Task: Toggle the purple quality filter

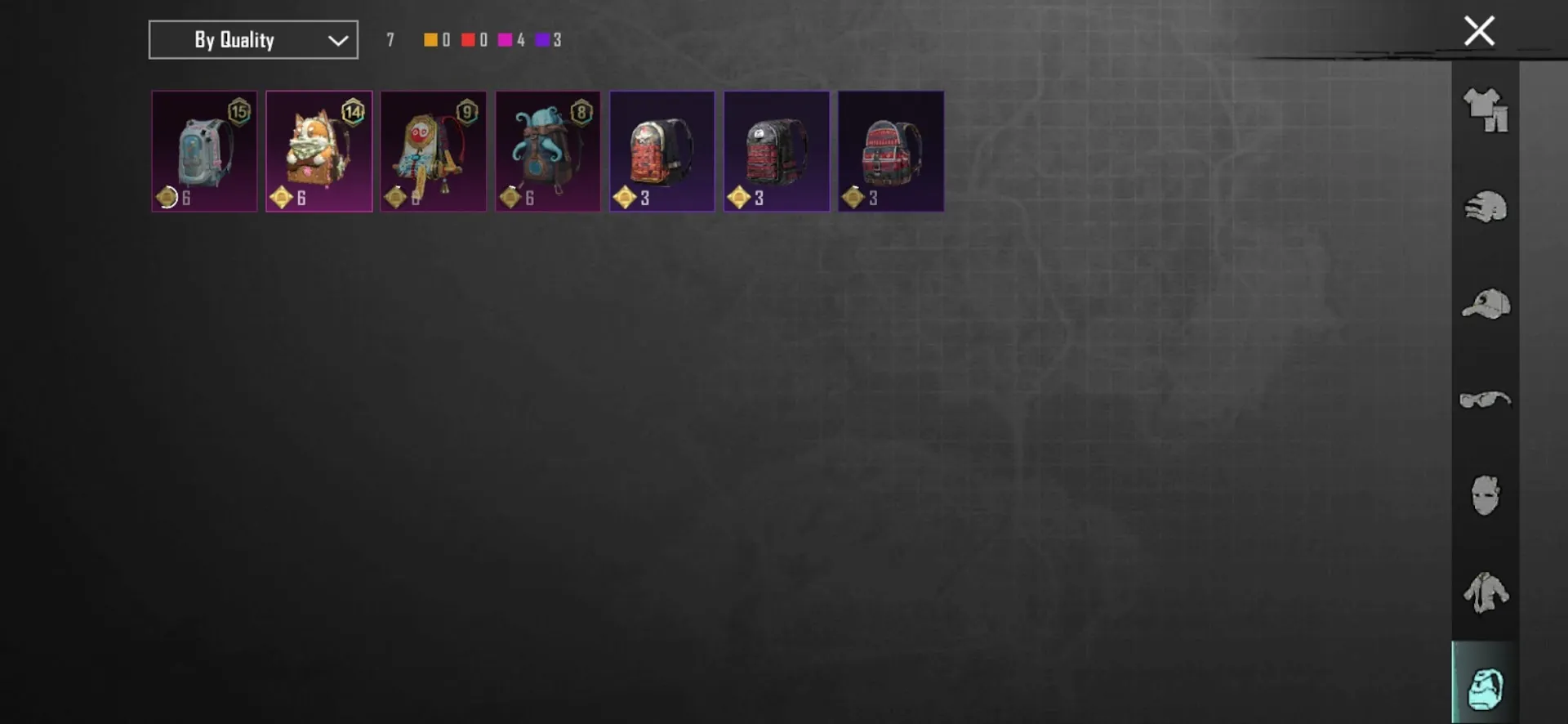Action: tap(544, 39)
